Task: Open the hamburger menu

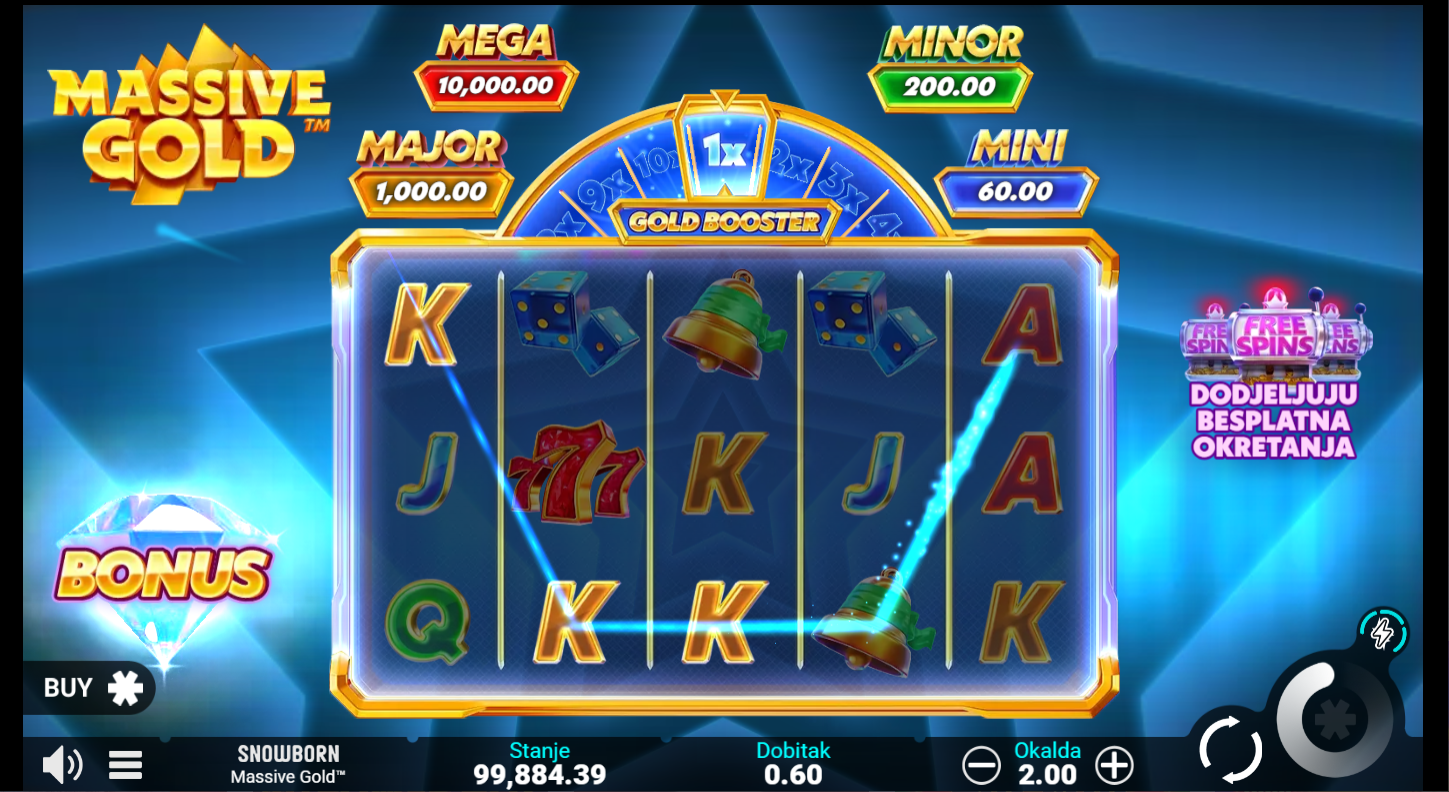Action: pyautogui.click(x=125, y=766)
